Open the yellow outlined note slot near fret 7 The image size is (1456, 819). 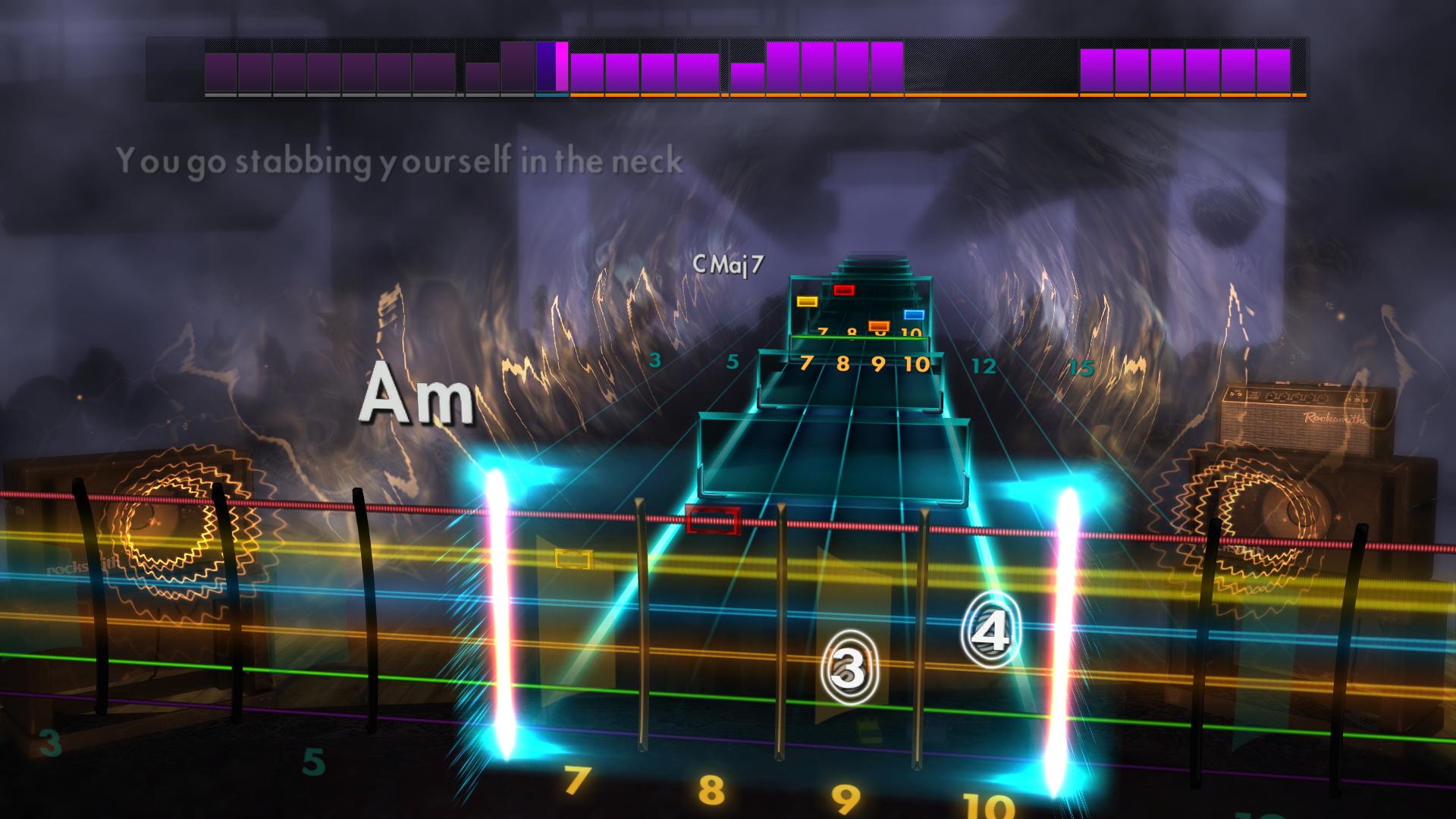[x=573, y=560]
